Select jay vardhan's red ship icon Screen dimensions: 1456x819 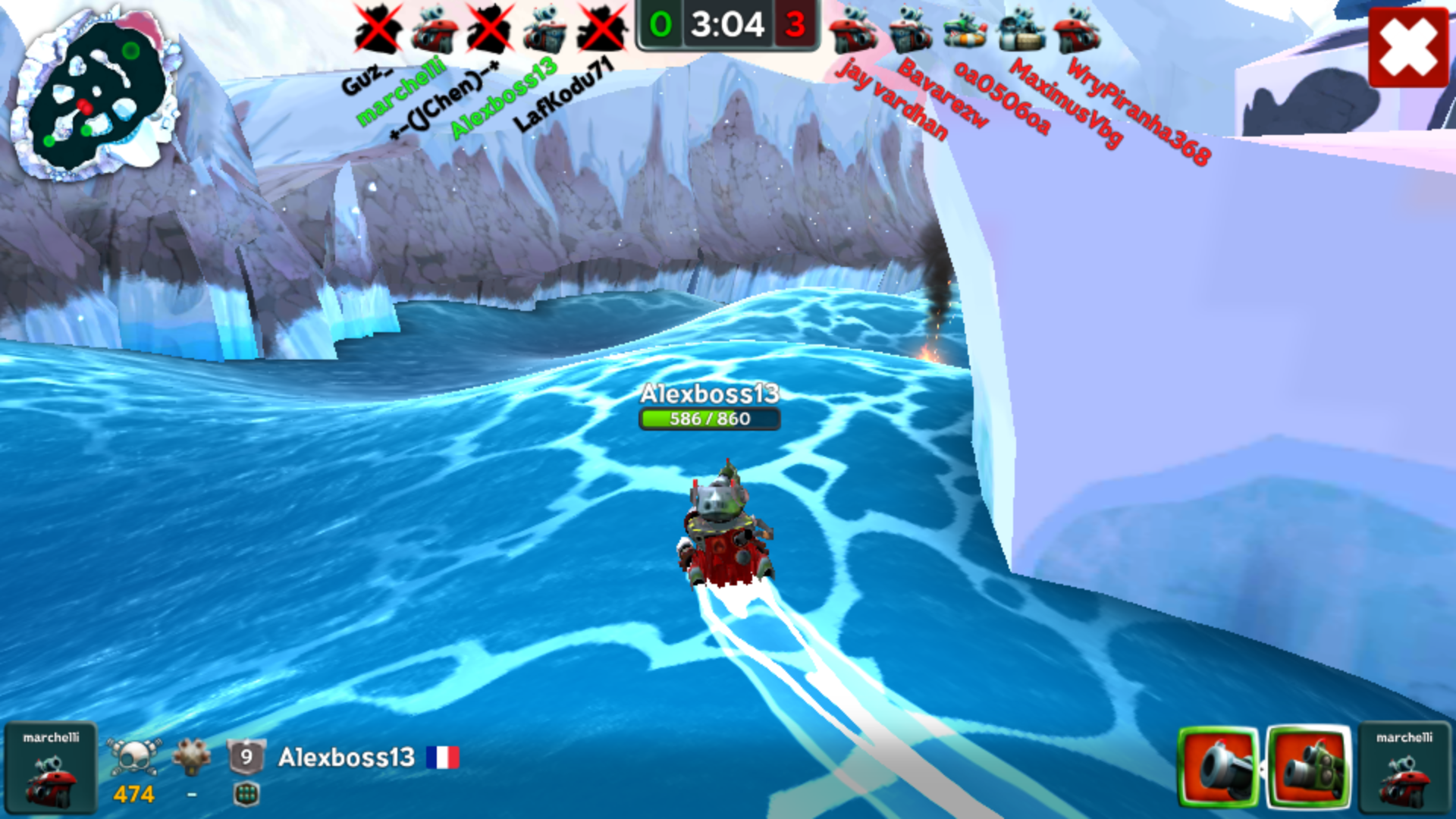(854, 30)
